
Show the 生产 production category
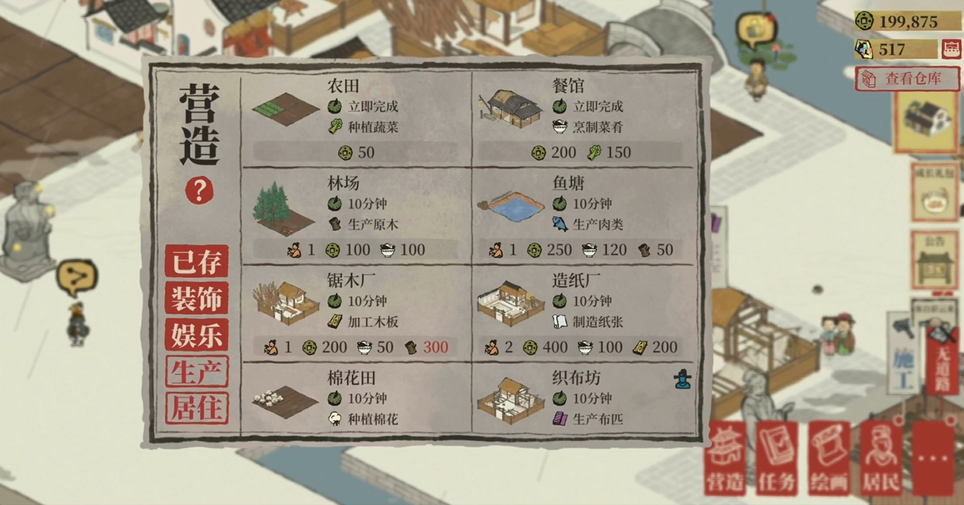[x=197, y=372]
